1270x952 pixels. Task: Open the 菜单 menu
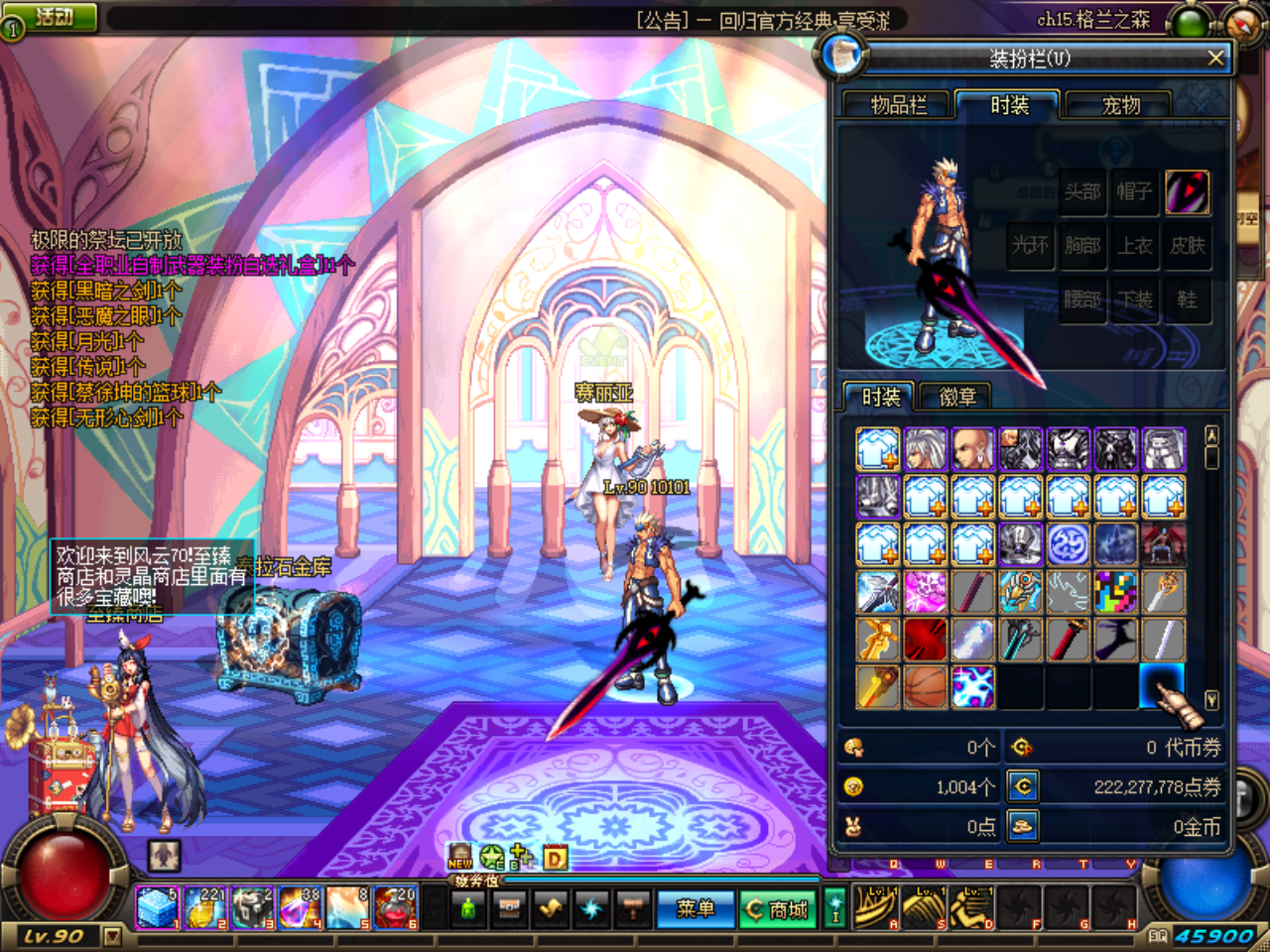click(698, 908)
